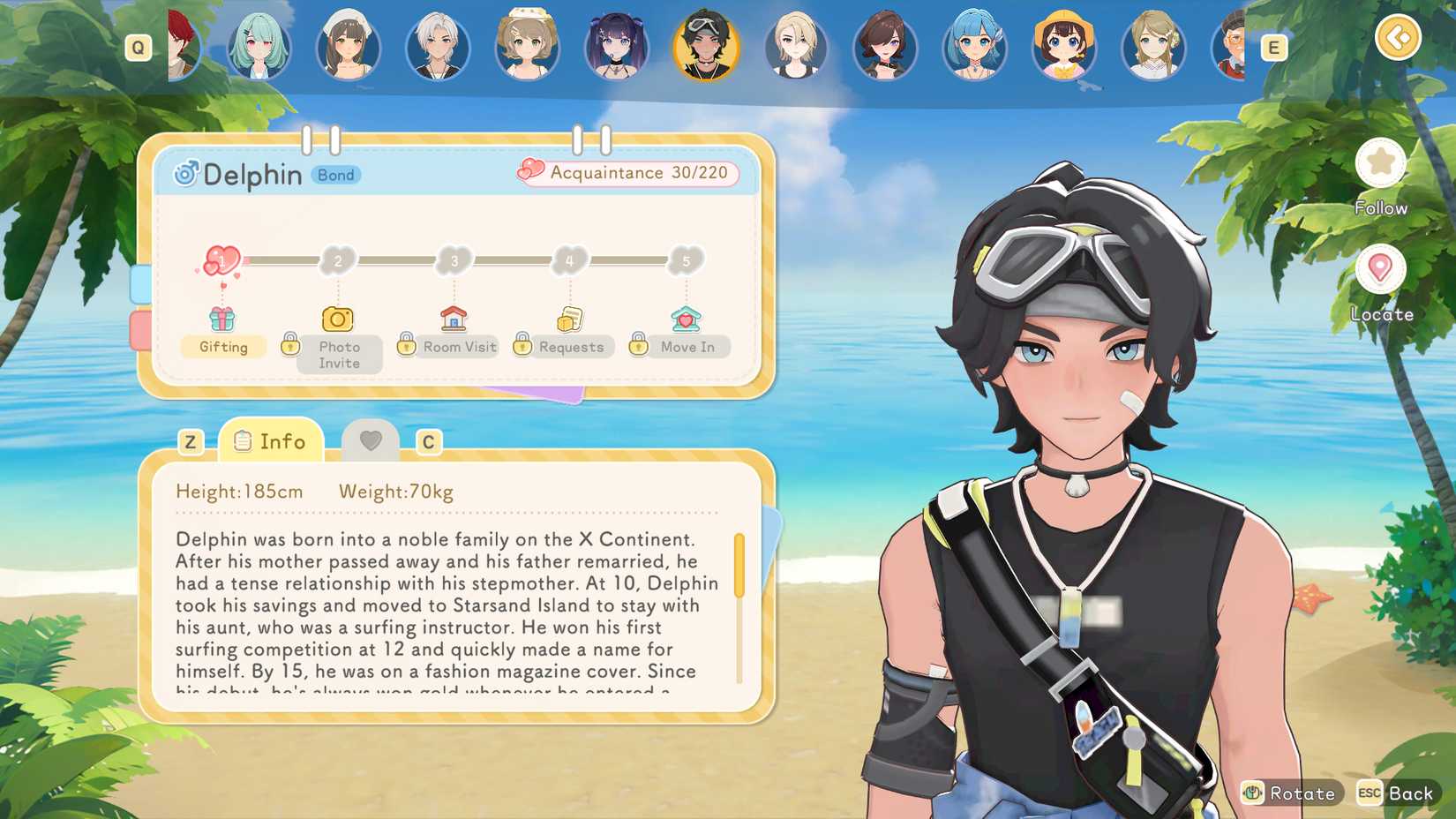The height and width of the screenshot is (819, 1456).
Task: Expand bond level 2 heart node
Action: coord(337,261)
